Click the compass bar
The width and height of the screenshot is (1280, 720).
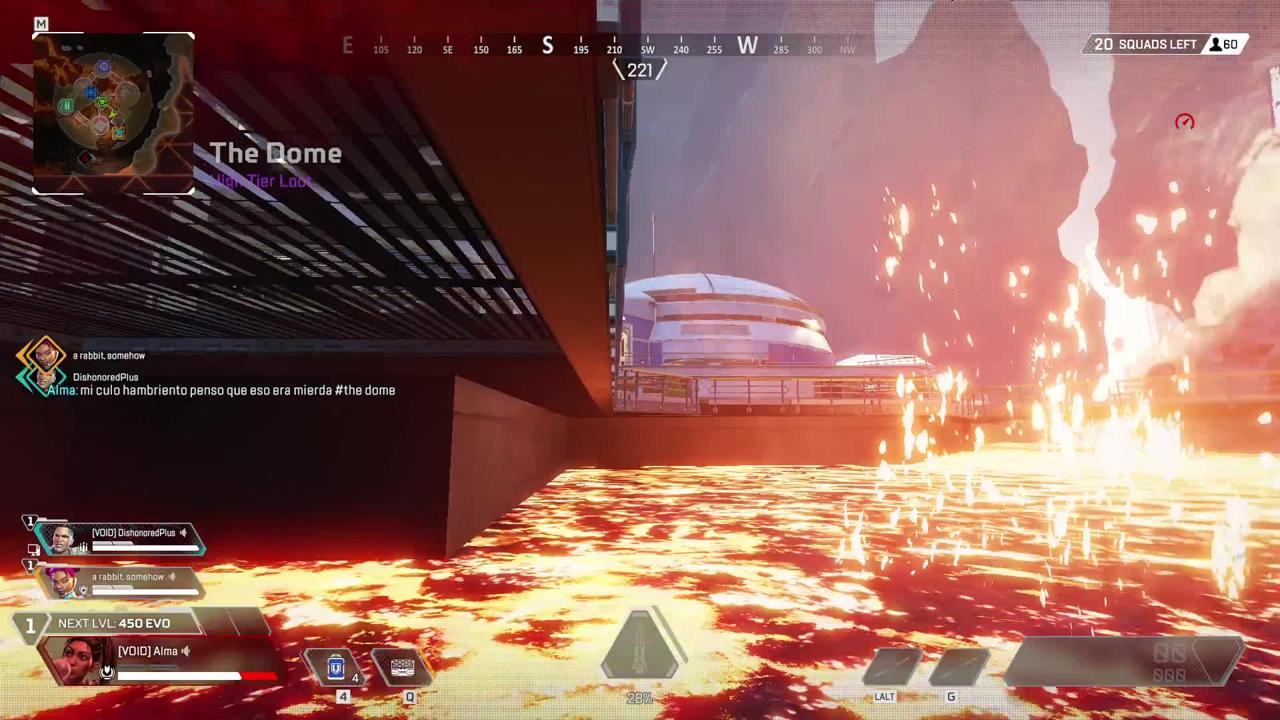point(598,47)
